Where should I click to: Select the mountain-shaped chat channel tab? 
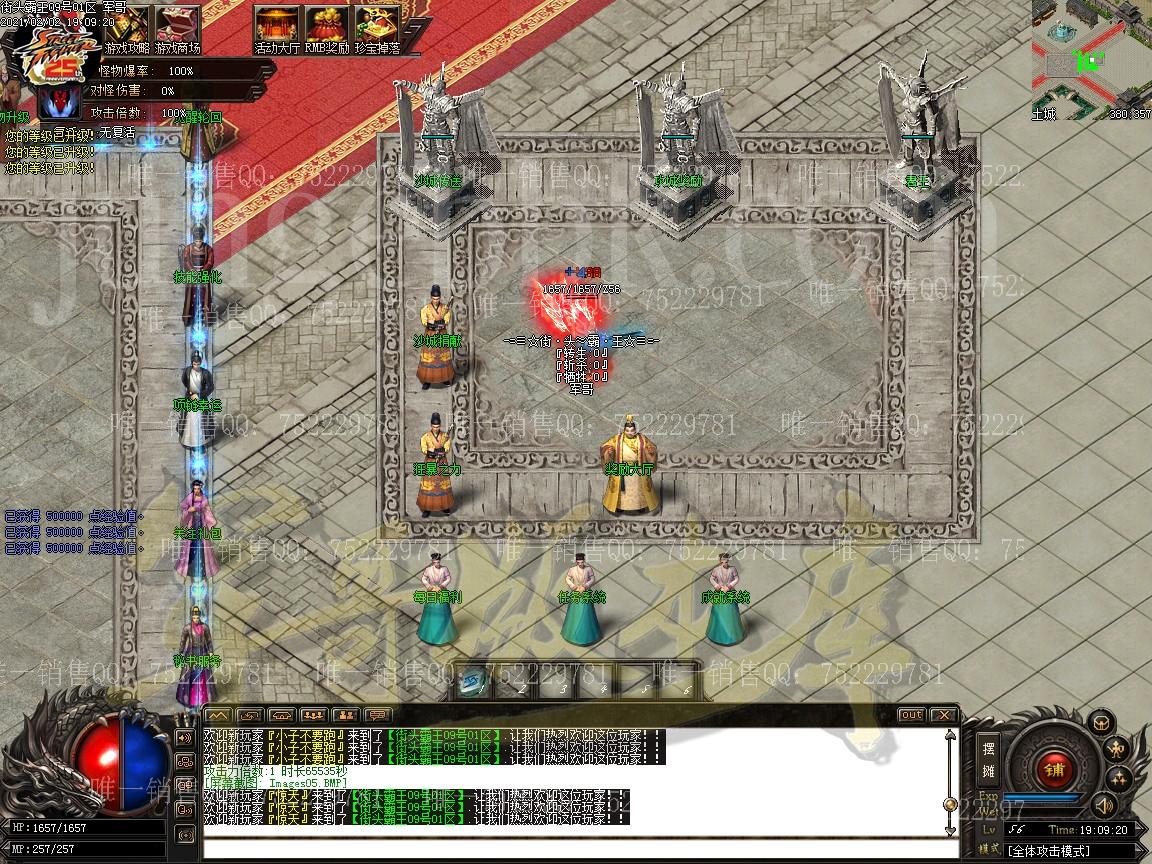[x=218, y=715]
